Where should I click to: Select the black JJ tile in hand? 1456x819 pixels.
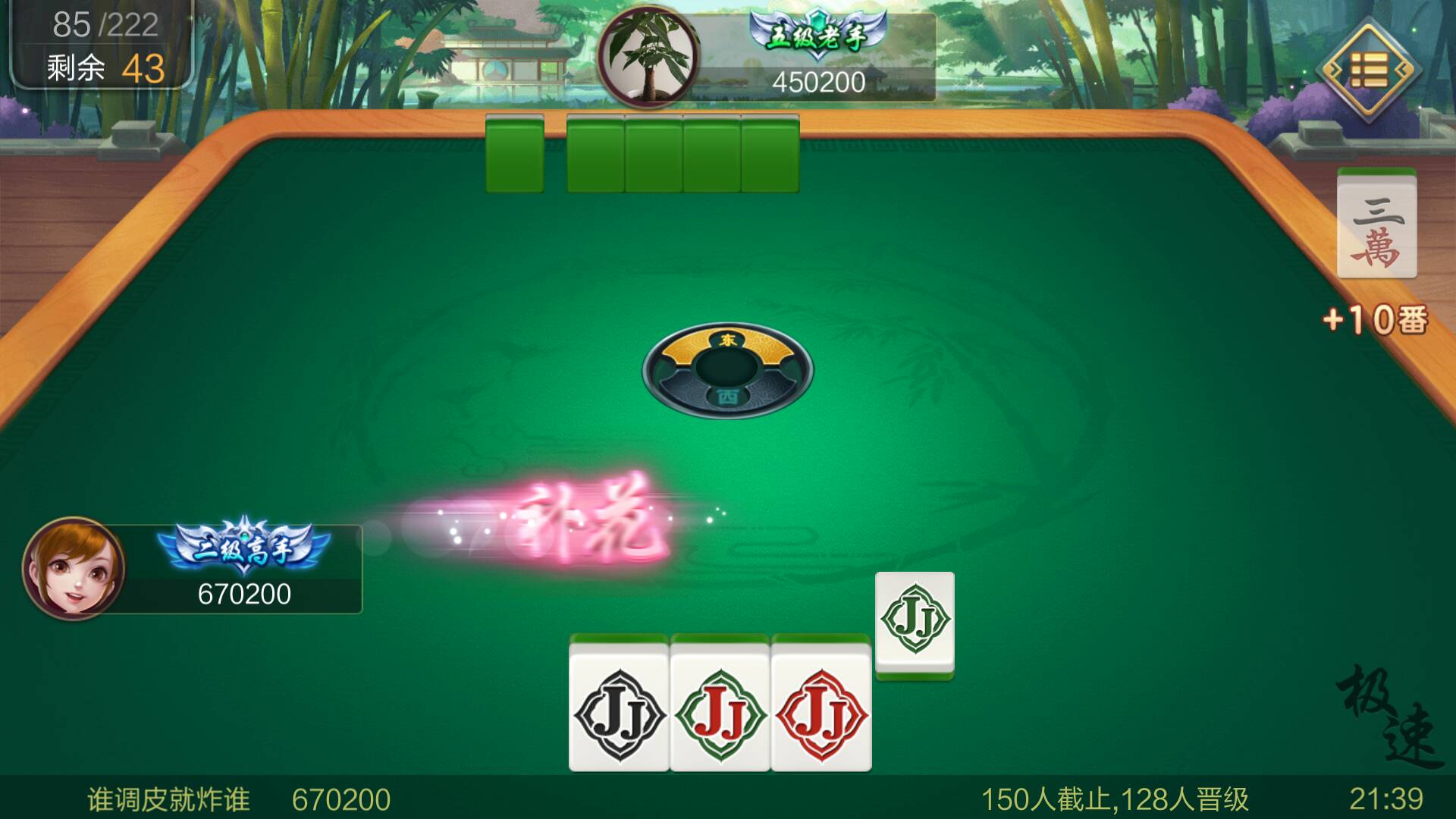(619, 713)
